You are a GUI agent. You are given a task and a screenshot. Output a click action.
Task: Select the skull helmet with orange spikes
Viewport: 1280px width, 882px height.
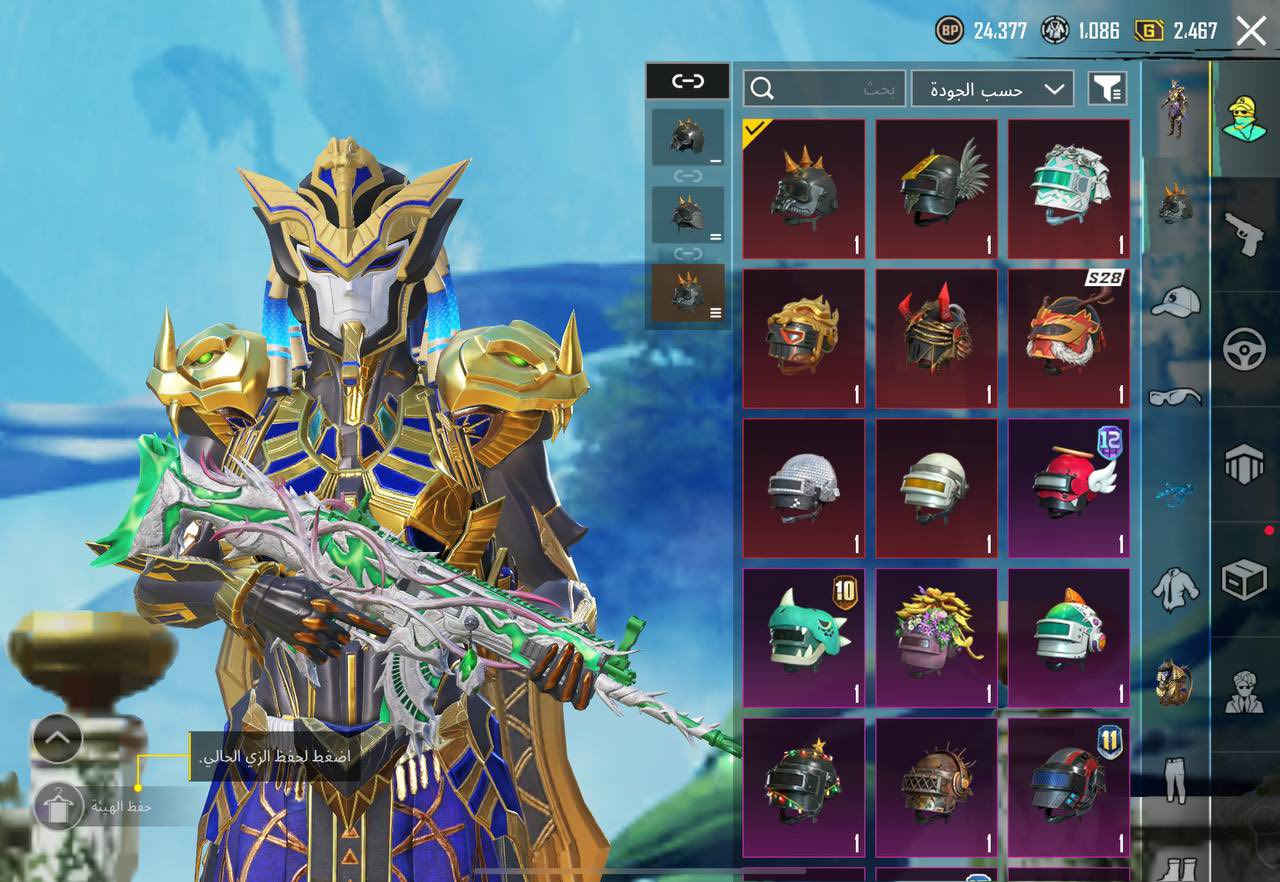(804, 190)
